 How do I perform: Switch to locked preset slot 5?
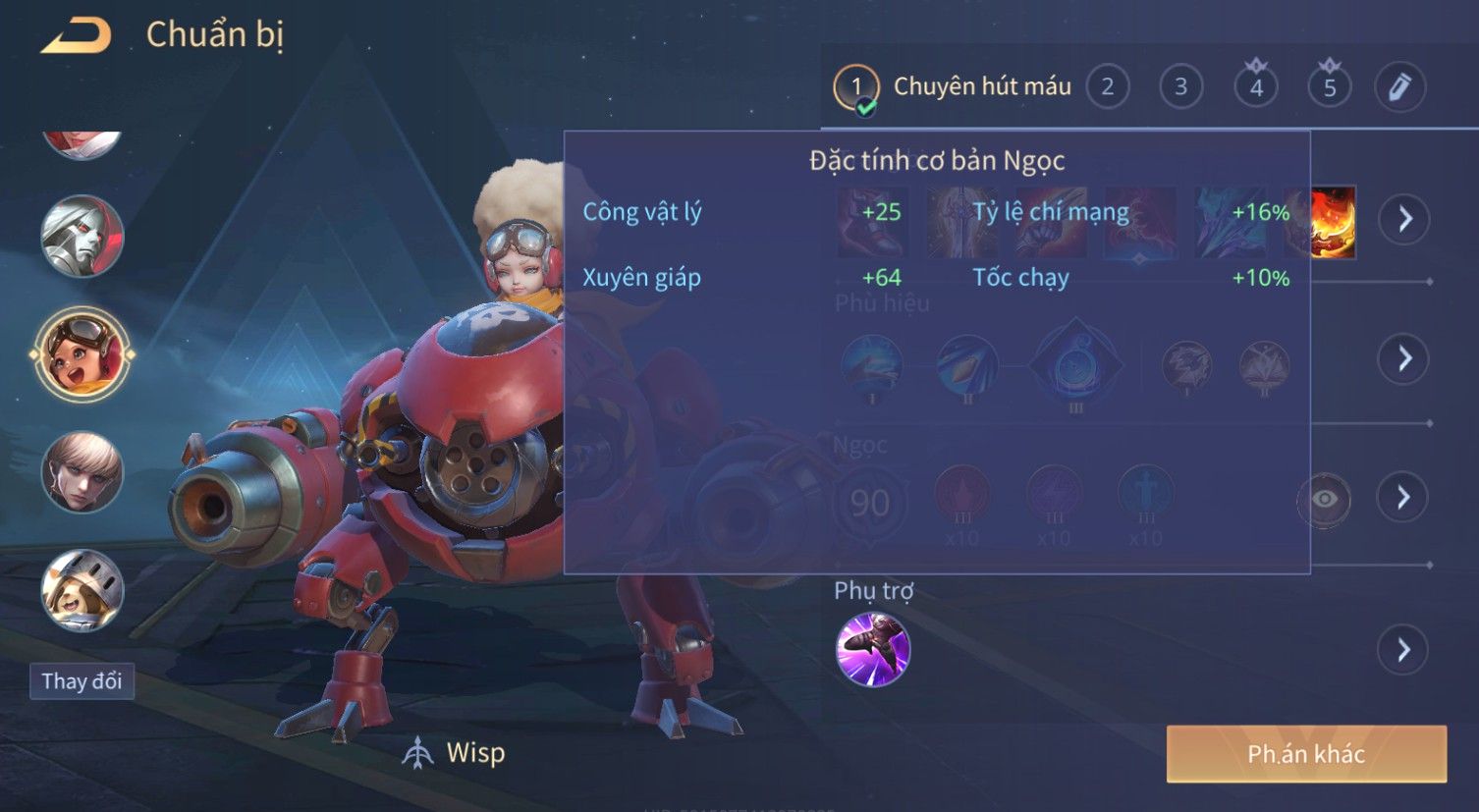(1329, 87)
